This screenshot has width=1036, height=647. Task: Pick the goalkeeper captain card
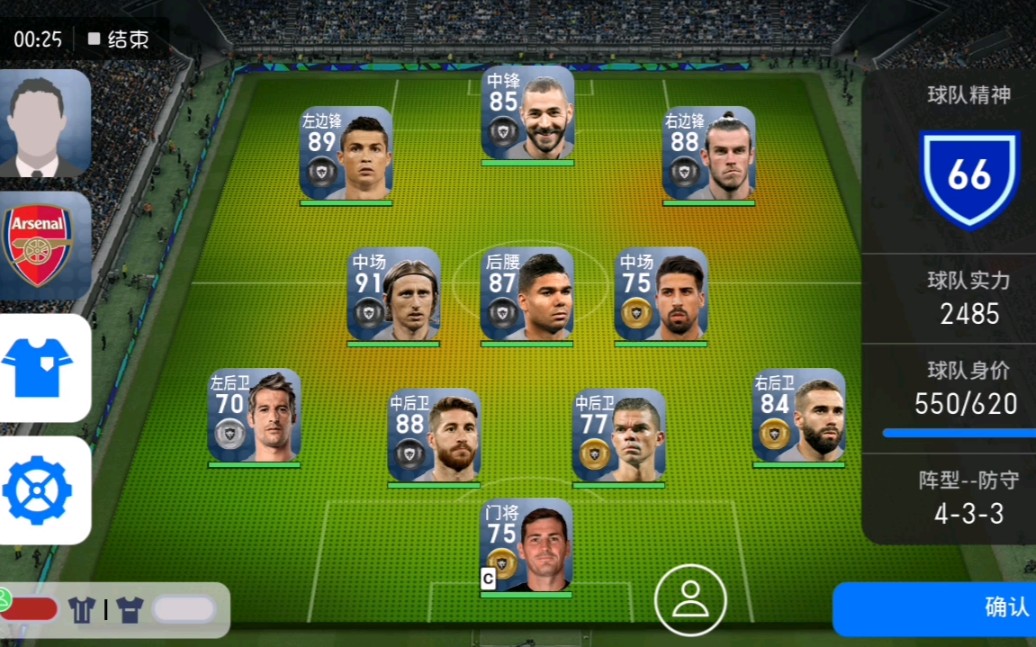tap(527, 546)
